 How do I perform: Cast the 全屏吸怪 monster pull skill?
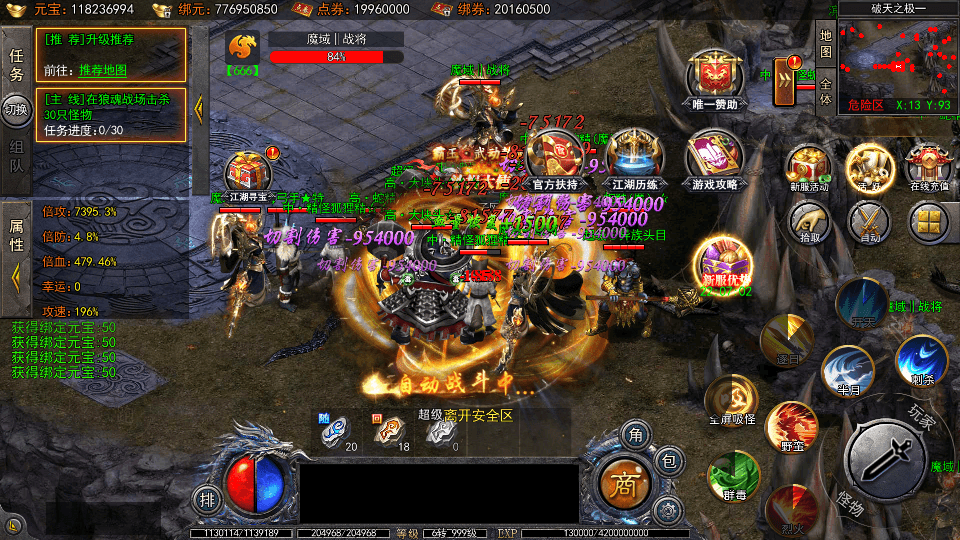731,400
